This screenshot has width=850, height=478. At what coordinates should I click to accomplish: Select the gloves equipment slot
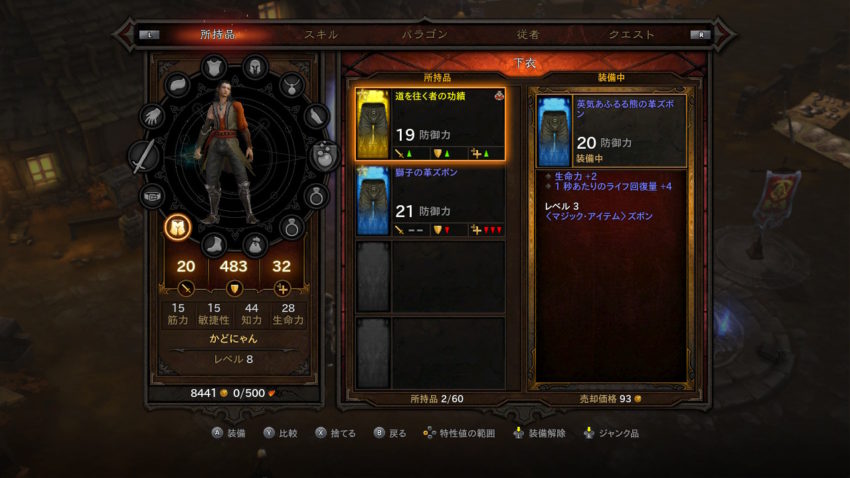coord(154,116)
